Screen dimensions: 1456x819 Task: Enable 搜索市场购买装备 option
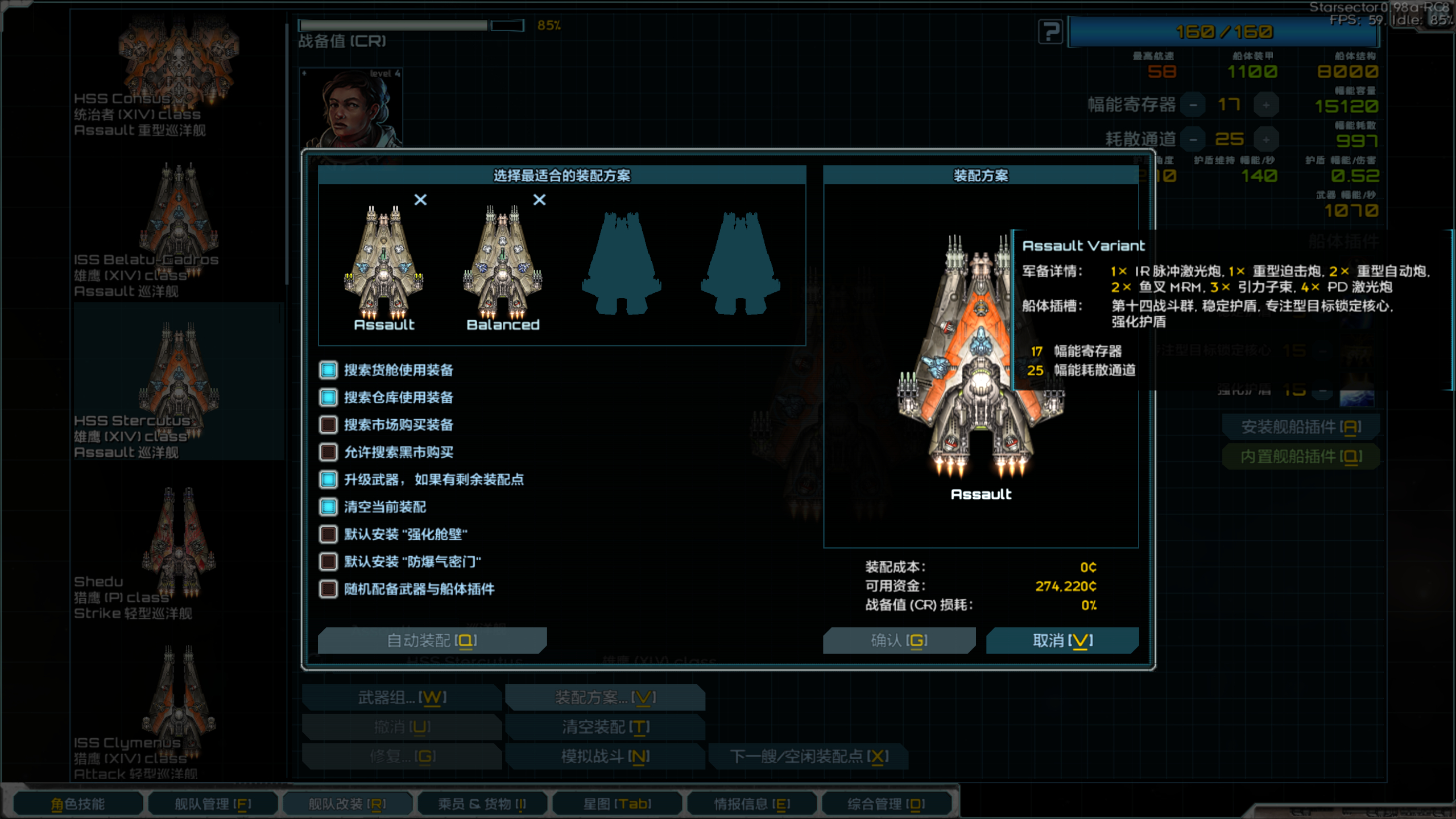point(328,425)
